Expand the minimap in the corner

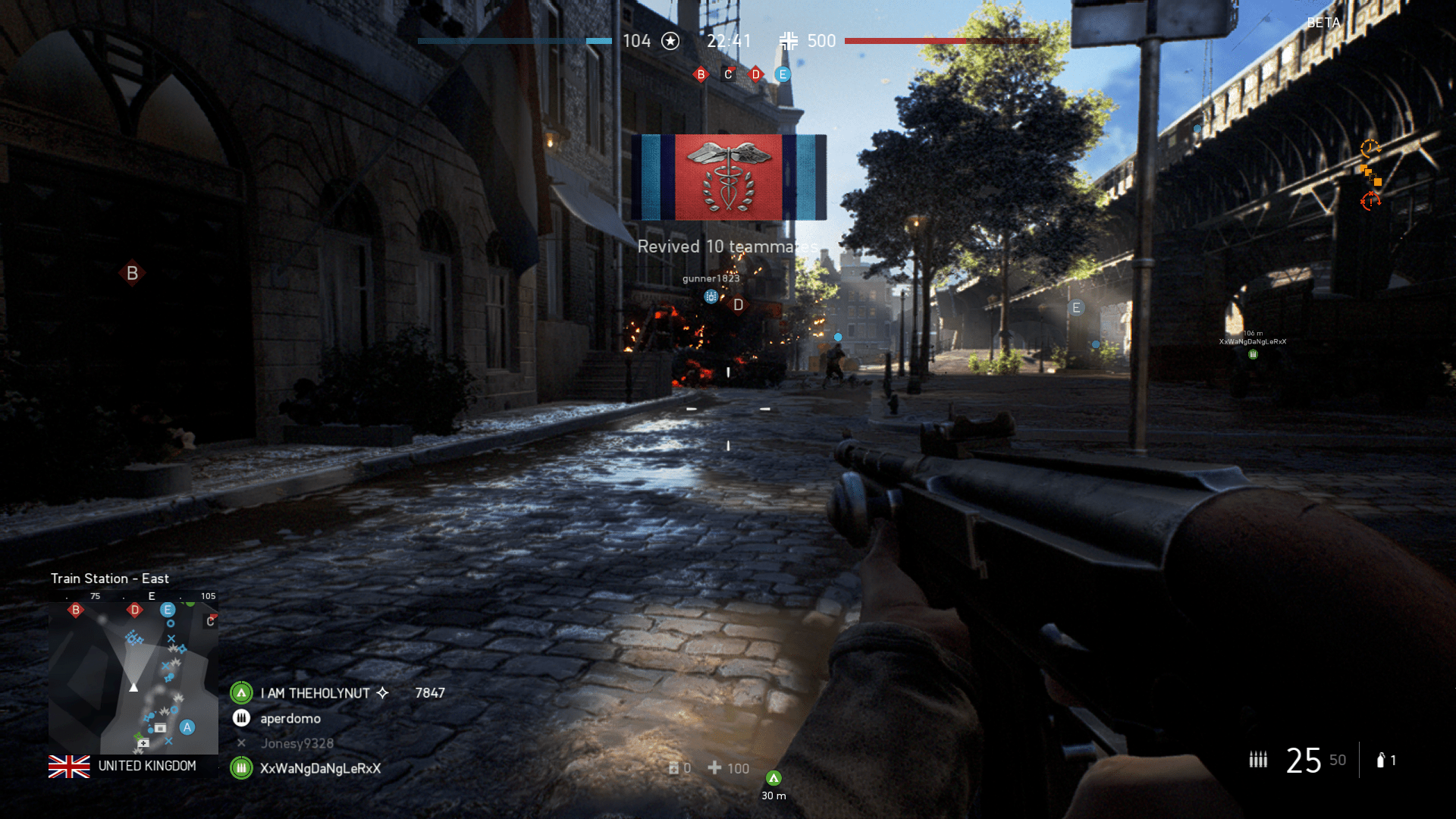133,675
